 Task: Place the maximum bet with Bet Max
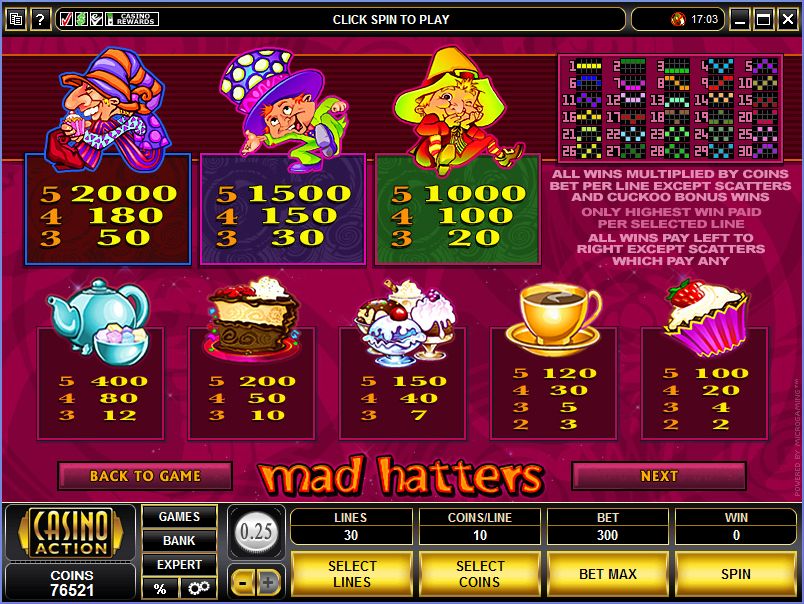(x=608, y=574)
